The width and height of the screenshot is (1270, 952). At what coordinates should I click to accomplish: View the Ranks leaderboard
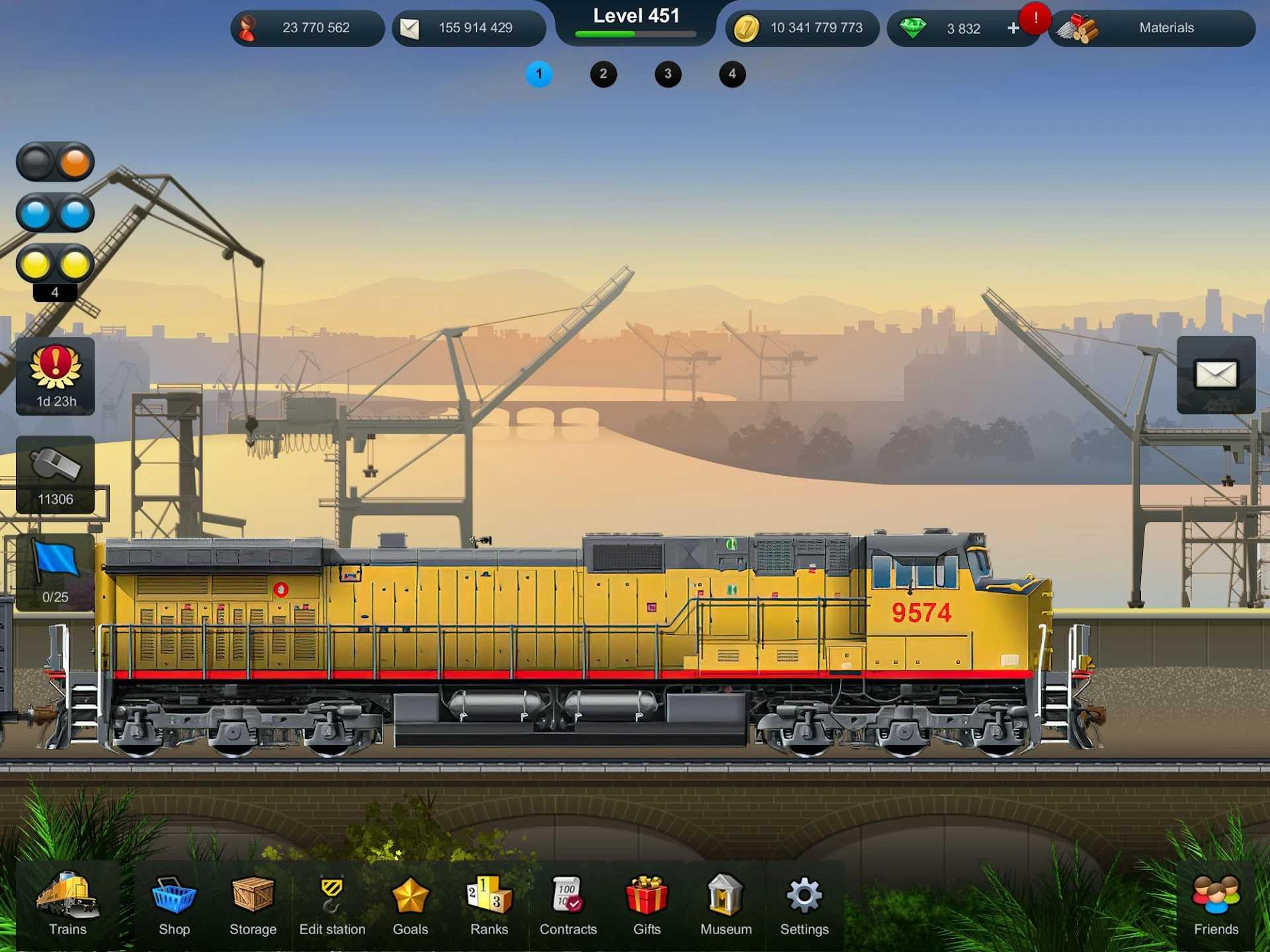click(489, 906)
